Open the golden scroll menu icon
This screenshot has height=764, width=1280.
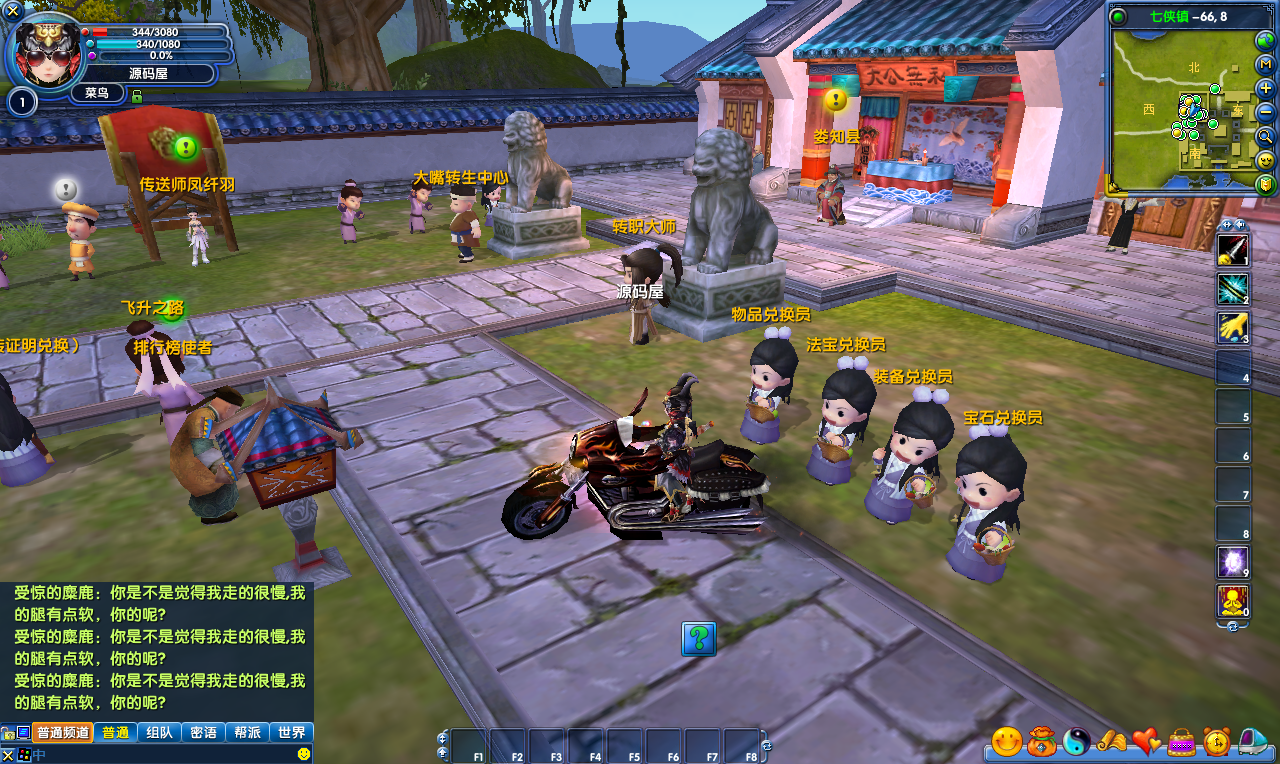click(1111, 741)
